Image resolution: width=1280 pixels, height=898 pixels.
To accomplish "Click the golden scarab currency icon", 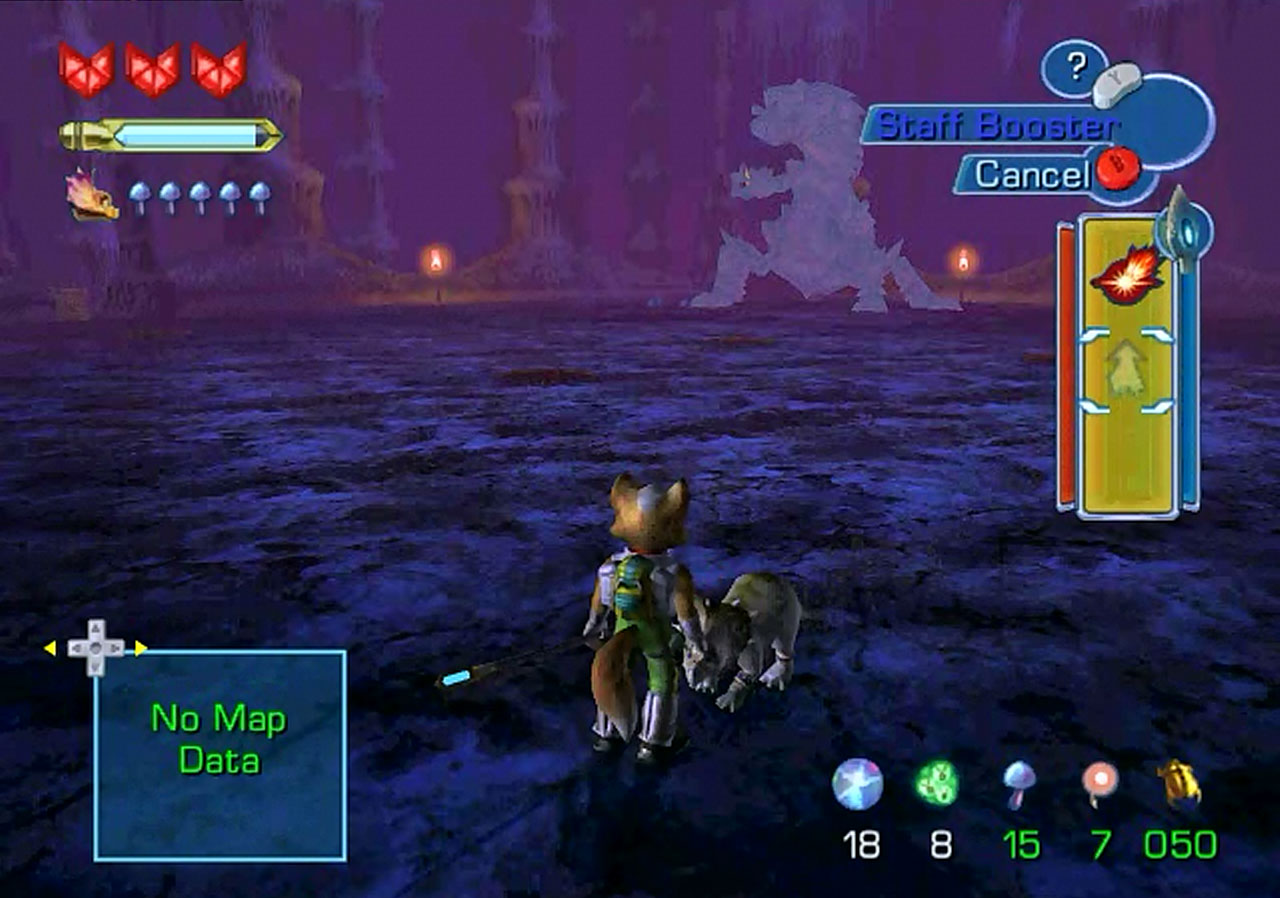I will click(x=1180, y=784).
